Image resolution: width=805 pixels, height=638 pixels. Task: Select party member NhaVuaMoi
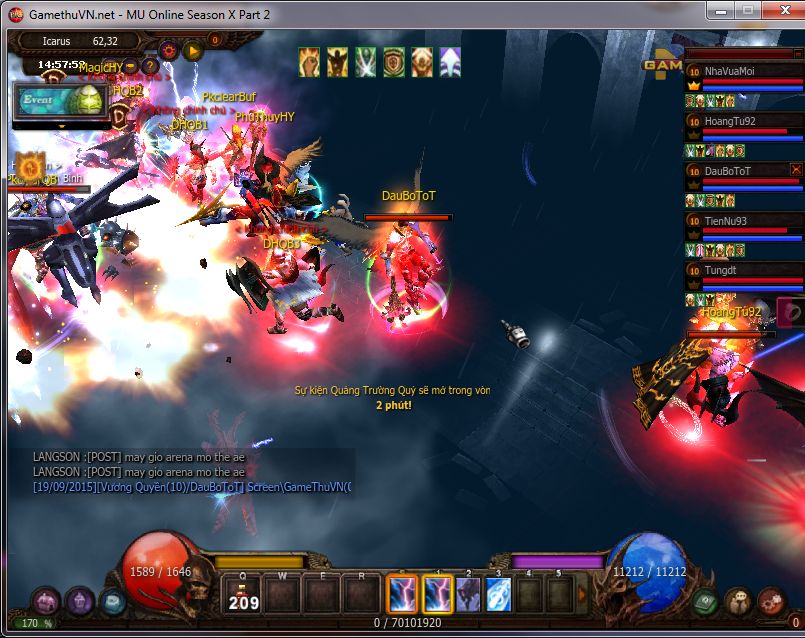(741, 72)
